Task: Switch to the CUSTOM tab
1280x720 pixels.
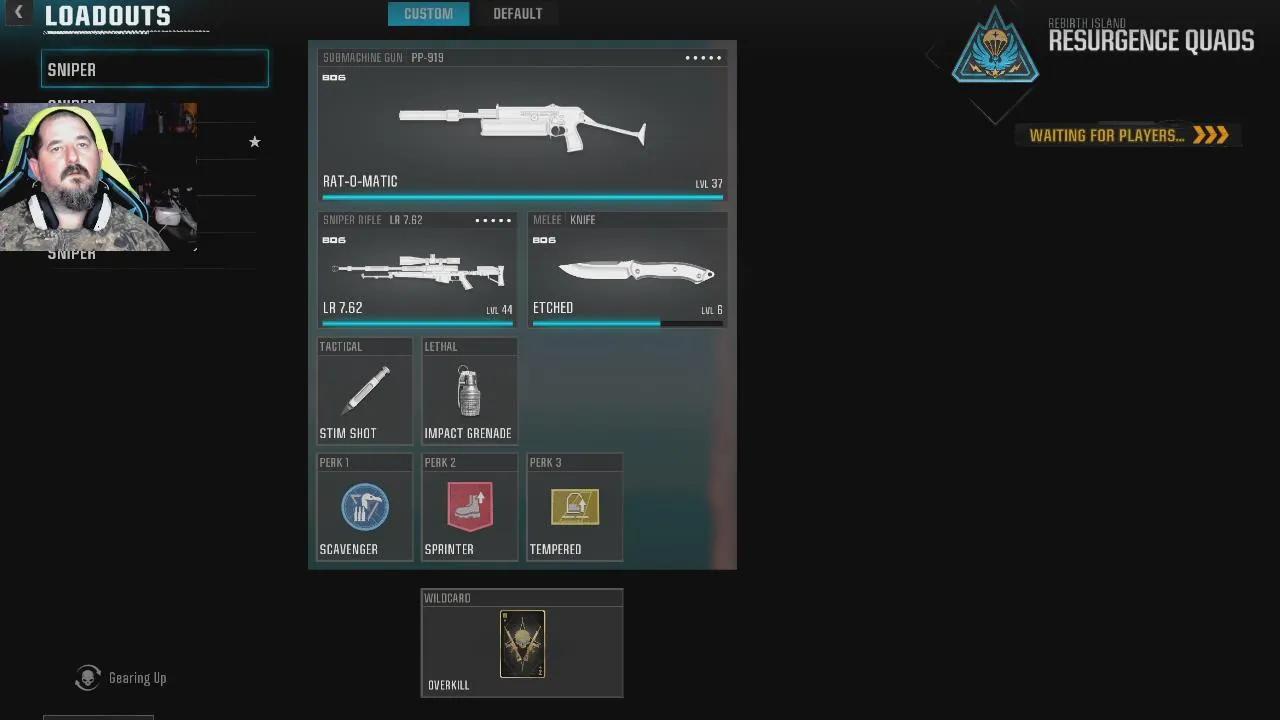Action: 428,13
